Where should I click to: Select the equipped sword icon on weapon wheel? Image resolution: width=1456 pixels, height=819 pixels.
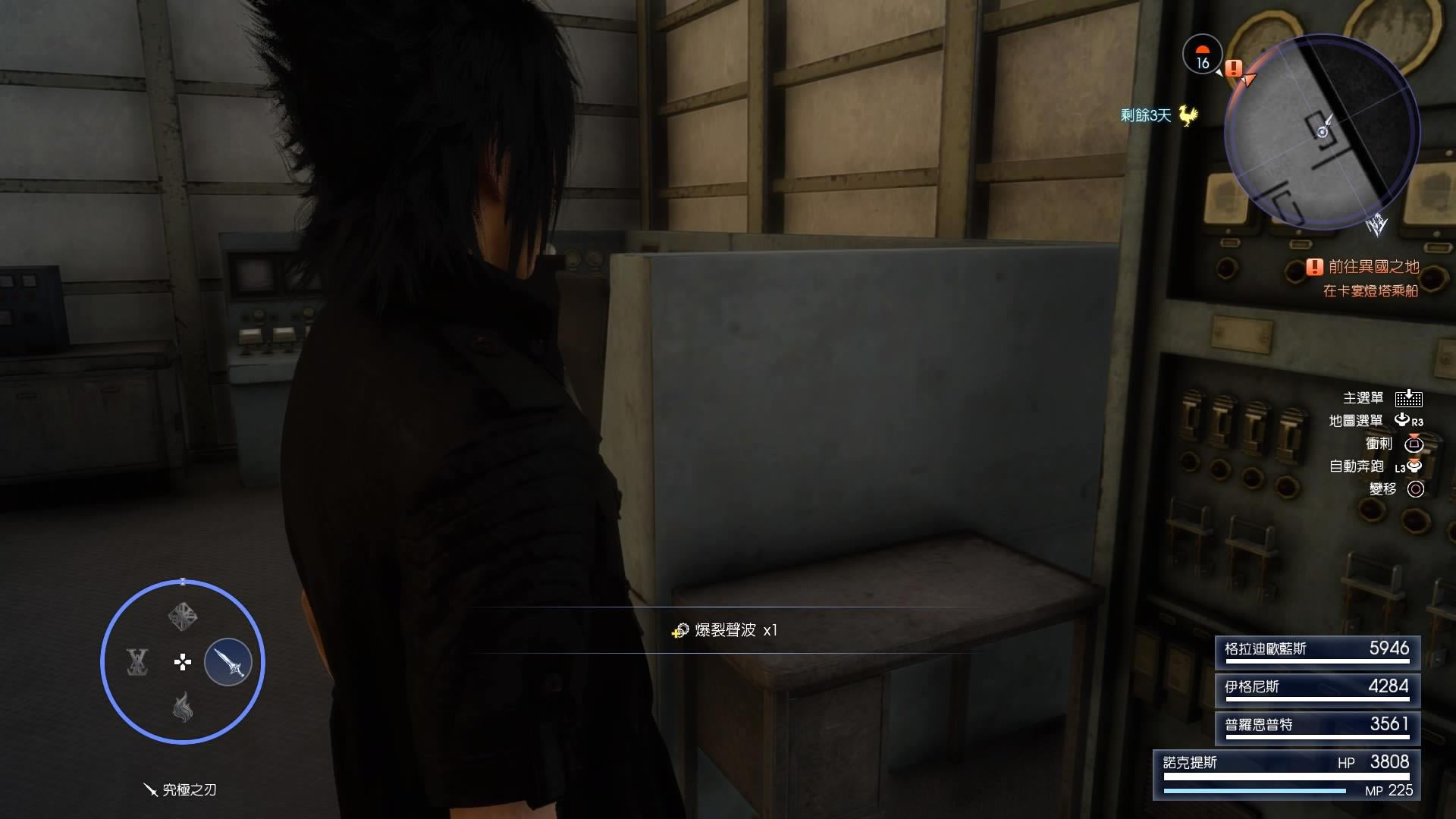click(228, 661)
